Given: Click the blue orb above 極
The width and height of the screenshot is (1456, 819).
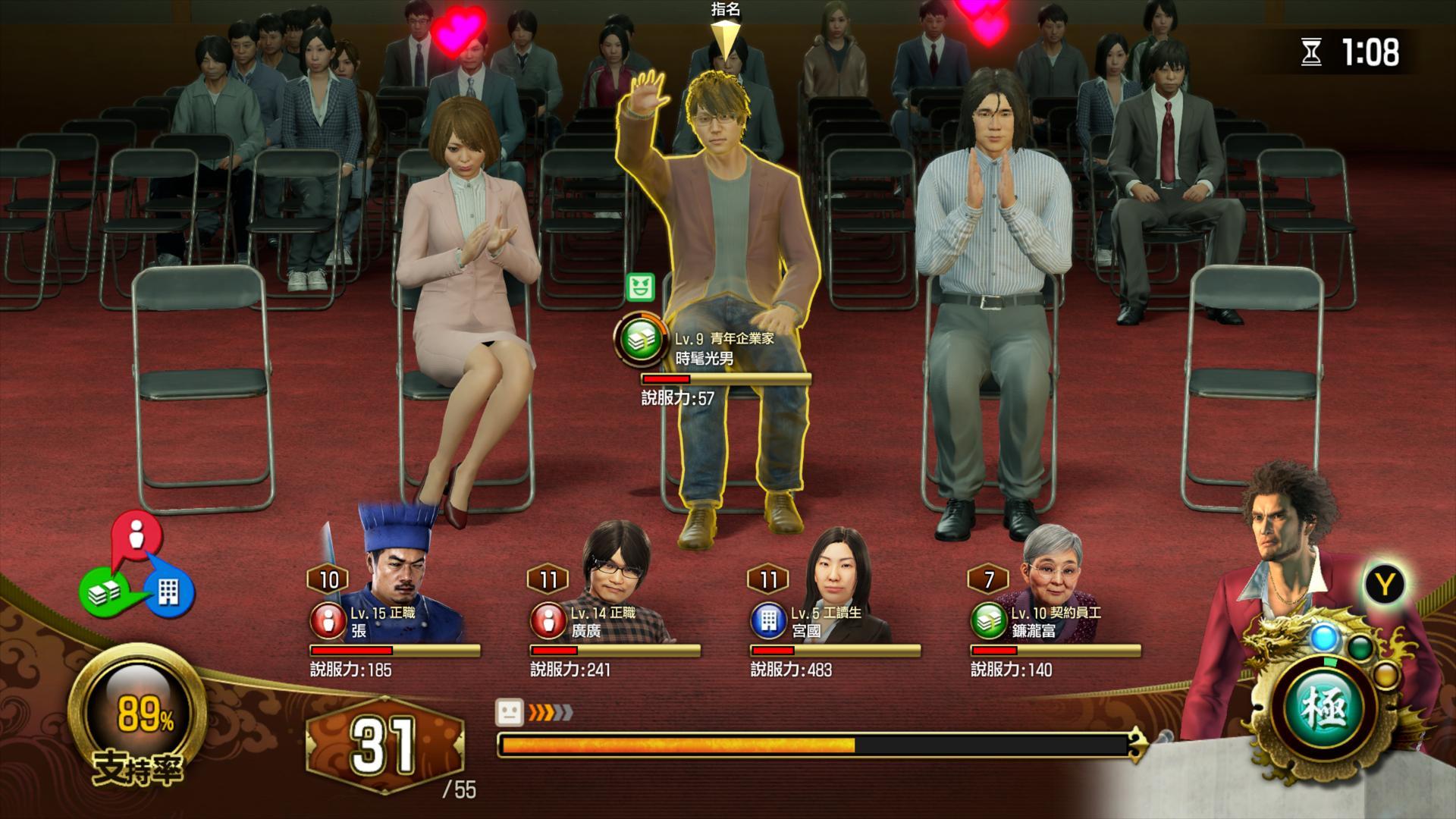Looking at the screenshot, I should pyautogui.click(x=1324, y=637).
